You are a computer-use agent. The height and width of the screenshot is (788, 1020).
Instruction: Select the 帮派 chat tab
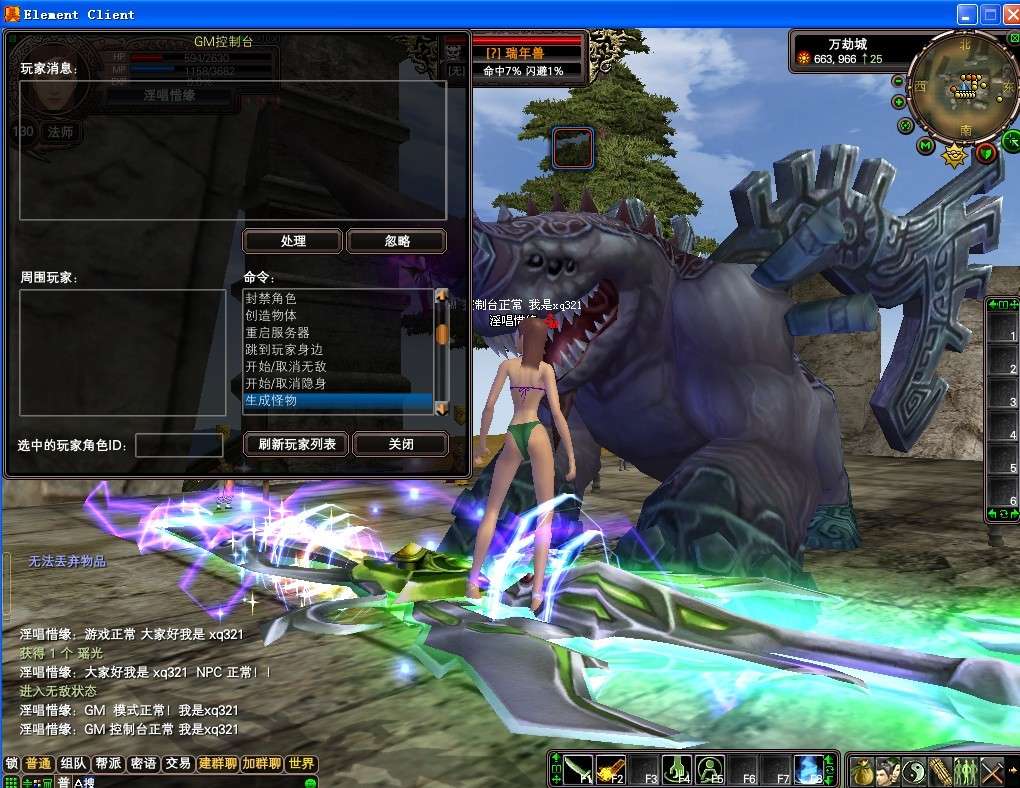click(108, 764)
